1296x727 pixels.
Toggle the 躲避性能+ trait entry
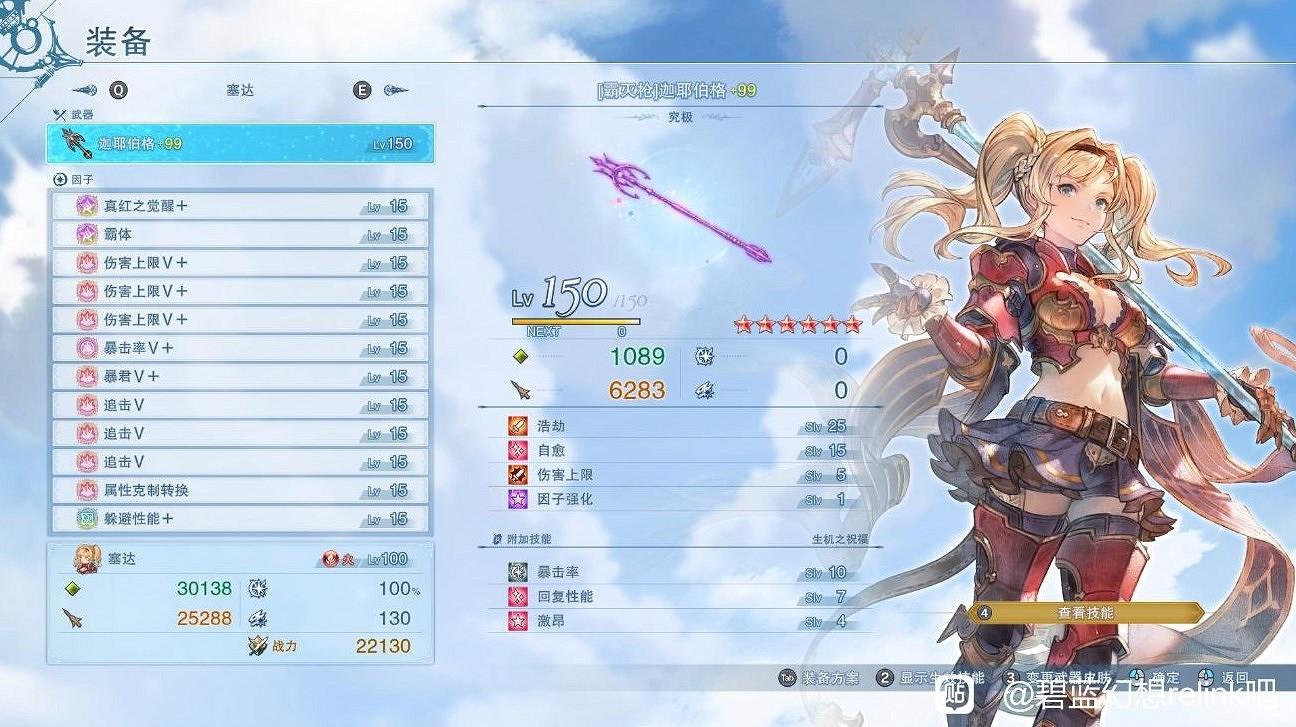[x=240, y=518]
